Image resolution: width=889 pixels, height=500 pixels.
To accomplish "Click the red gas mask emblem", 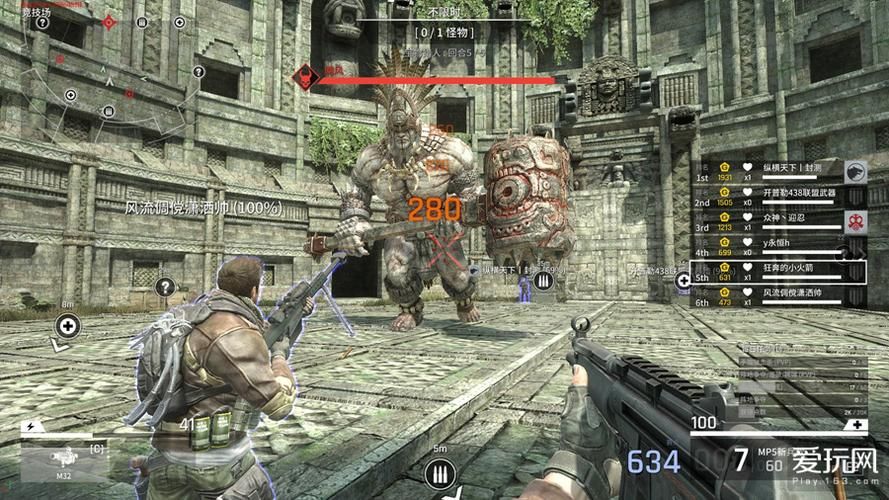I will point(855,221).
